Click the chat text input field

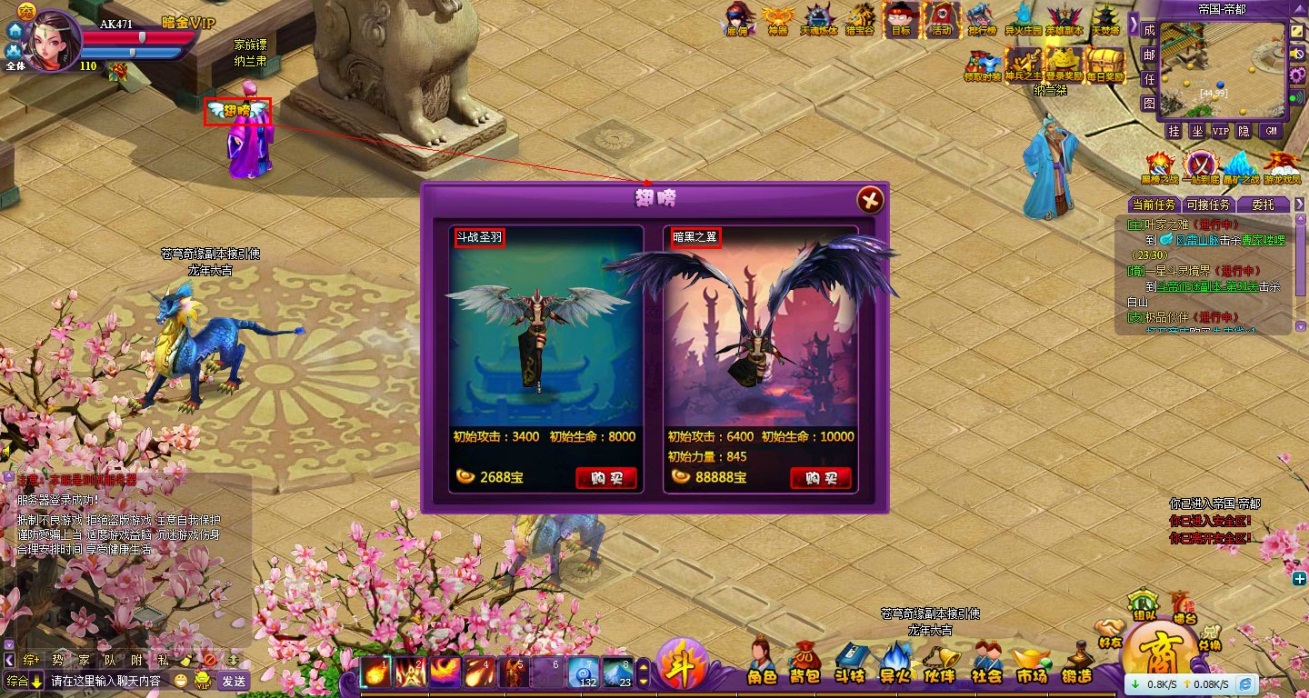(105, 681)
